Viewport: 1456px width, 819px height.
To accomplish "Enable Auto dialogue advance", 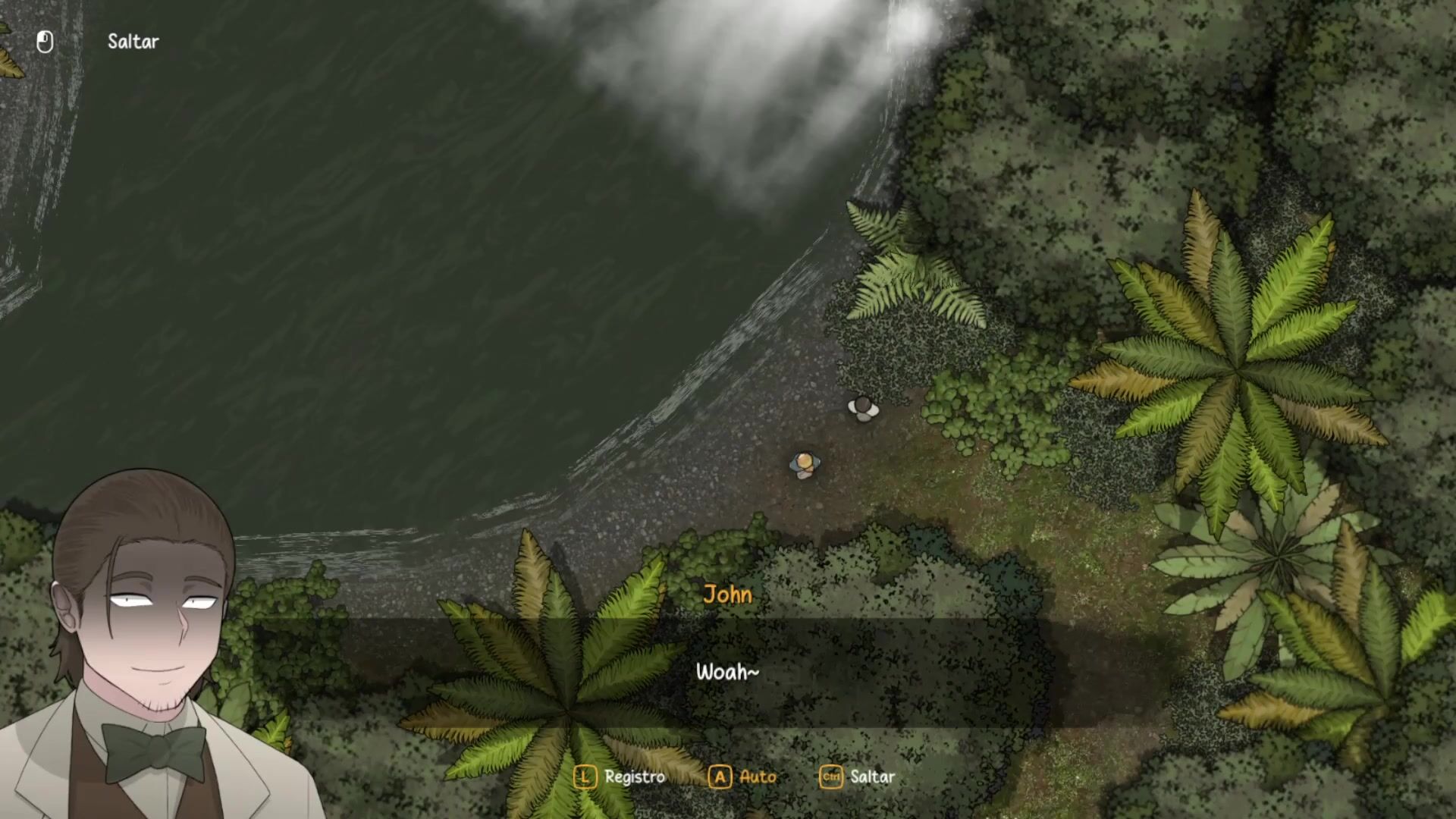I will coord(743,777).
